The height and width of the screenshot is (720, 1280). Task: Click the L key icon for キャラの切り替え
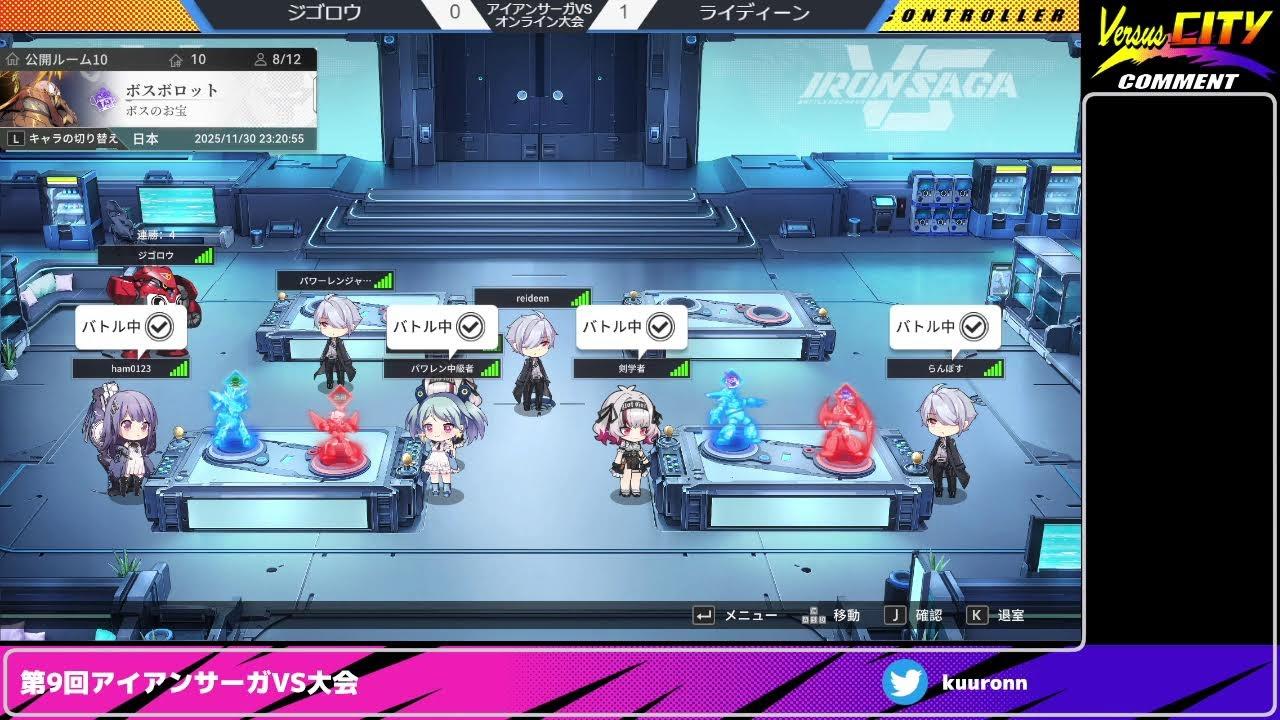click(x=15, y=138)
